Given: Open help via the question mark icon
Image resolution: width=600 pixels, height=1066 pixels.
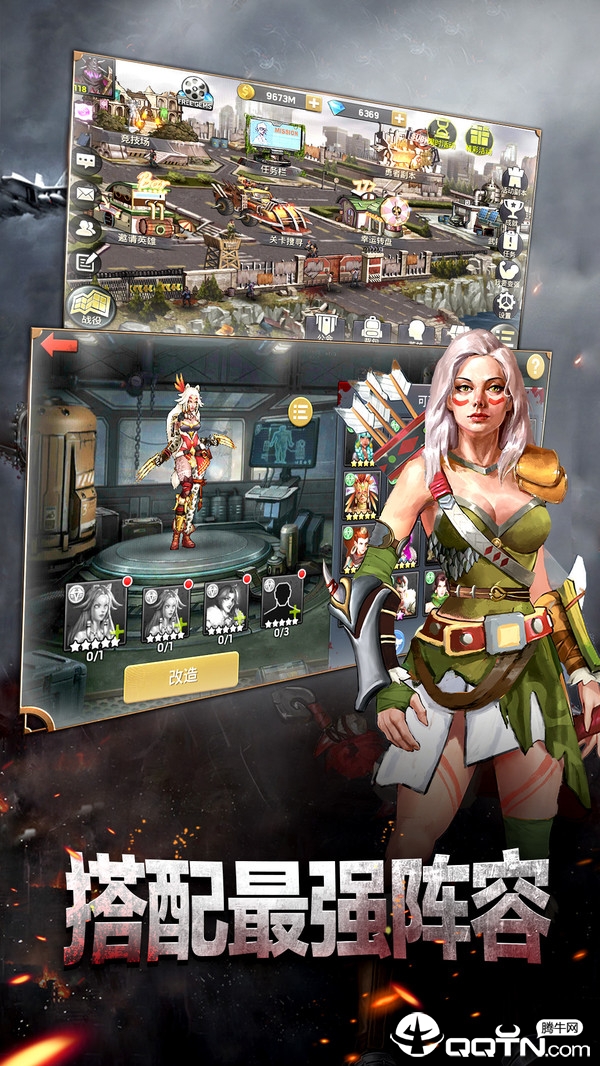Looking at the screenshot, I should tap(536, 365).
